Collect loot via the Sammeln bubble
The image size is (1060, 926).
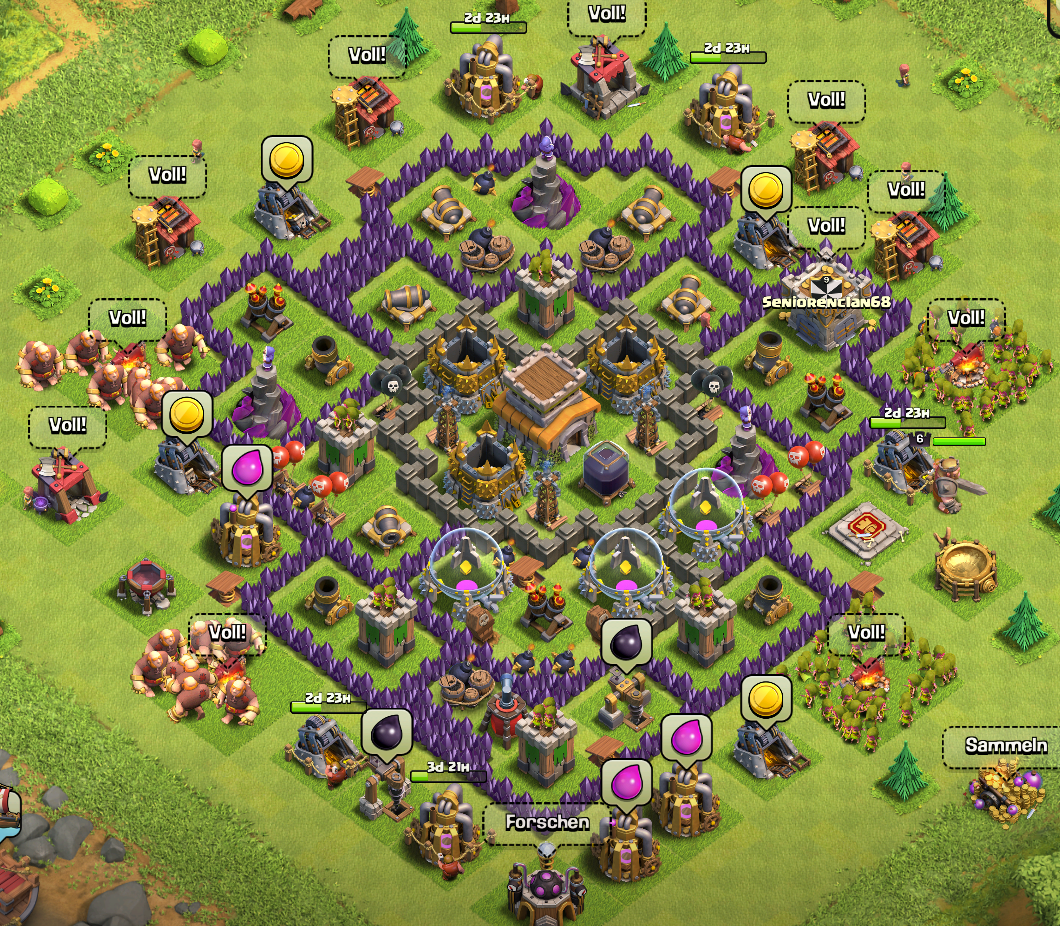pyautogui.click(x=1005, y=746)
